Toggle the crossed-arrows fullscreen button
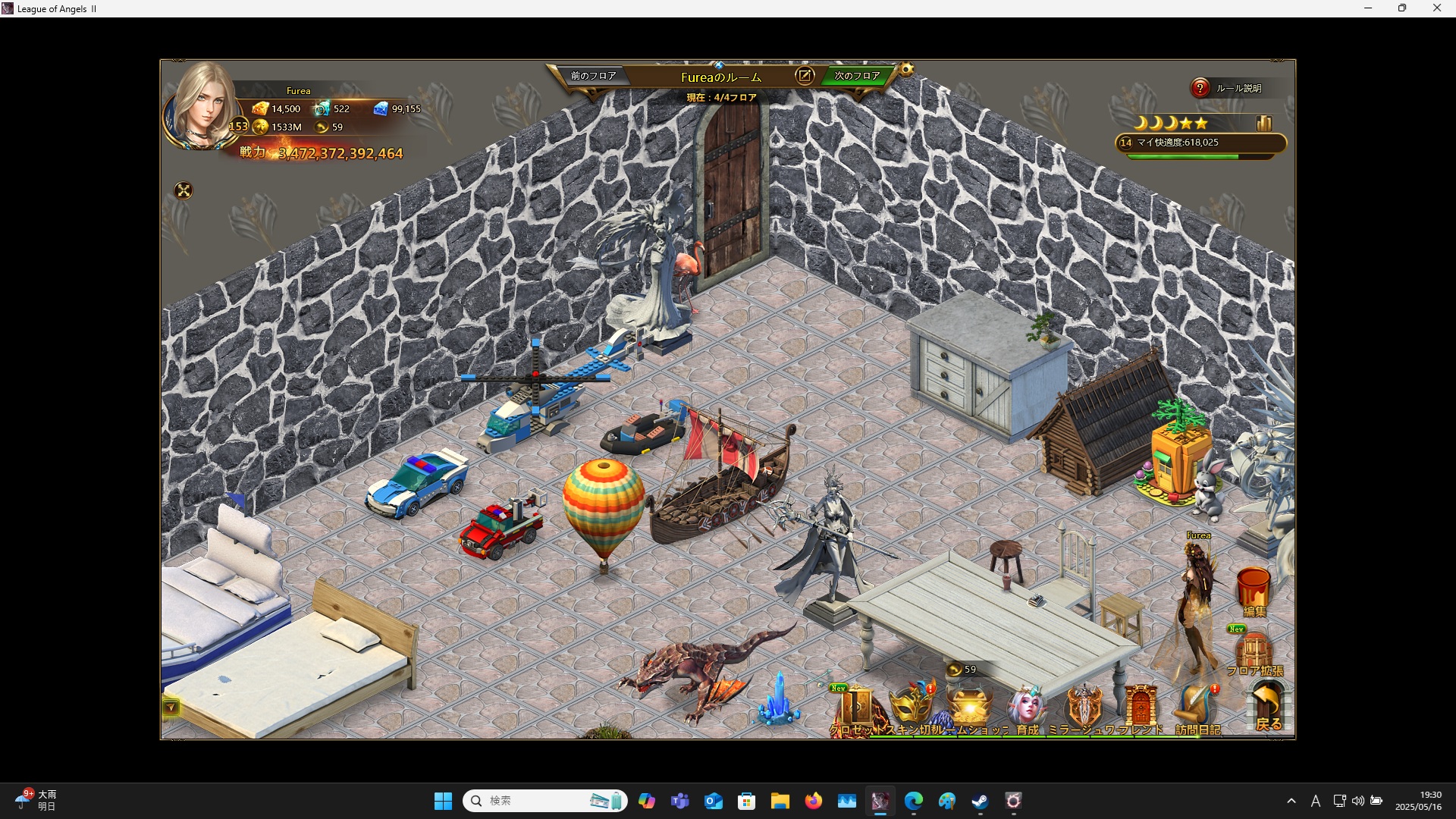 click(x=184, y=190)
